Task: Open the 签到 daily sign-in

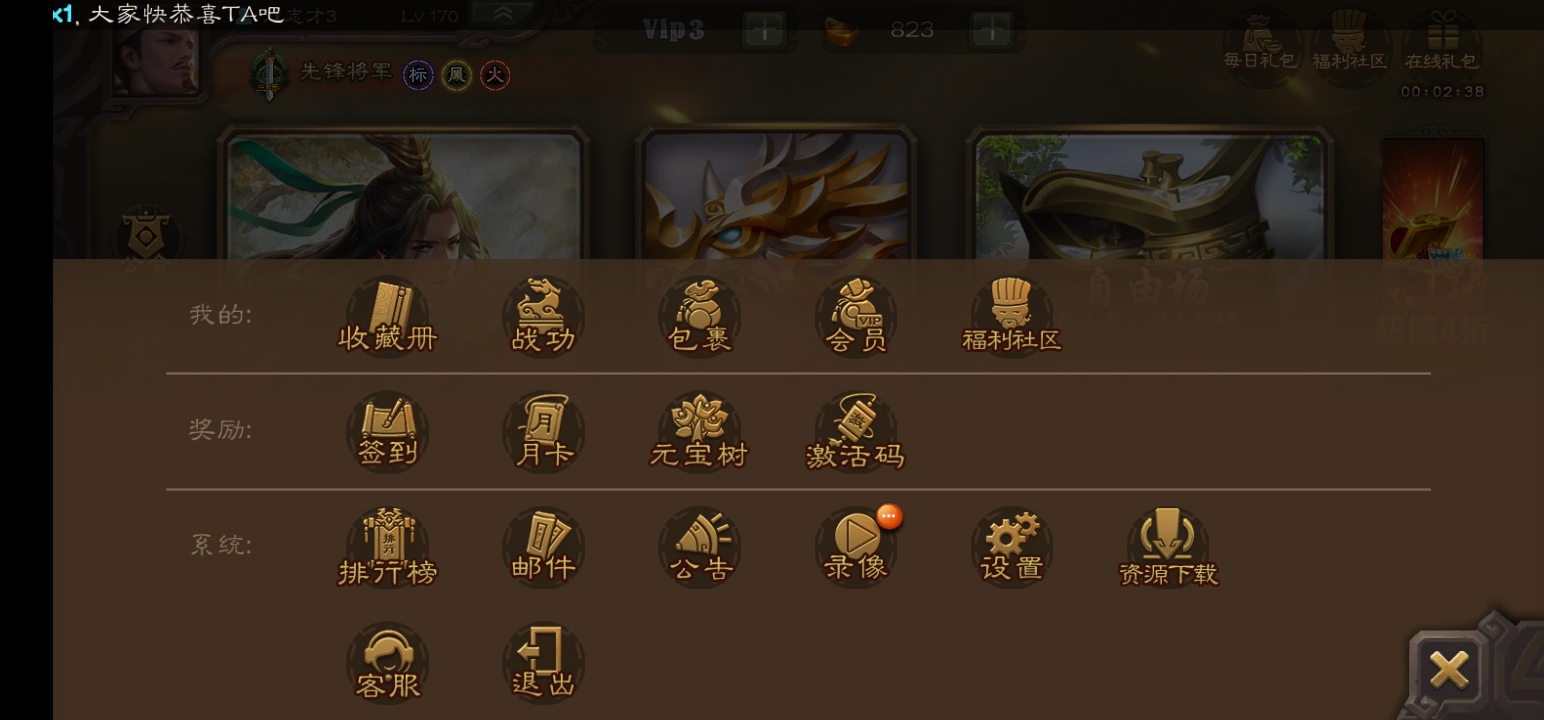Action: pyautogui.click(x=387, y=432)
